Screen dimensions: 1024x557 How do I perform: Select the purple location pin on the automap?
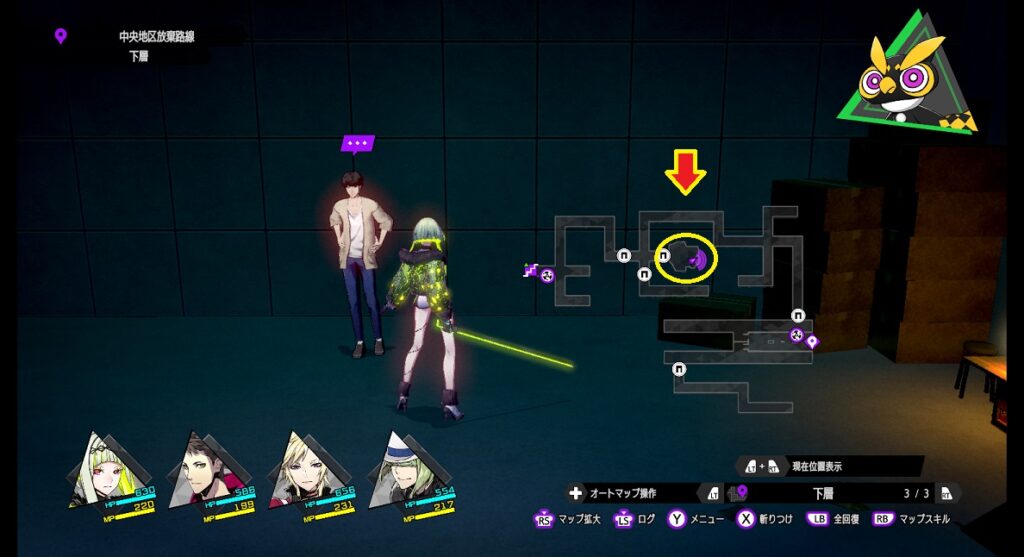[x=812, y=342]
